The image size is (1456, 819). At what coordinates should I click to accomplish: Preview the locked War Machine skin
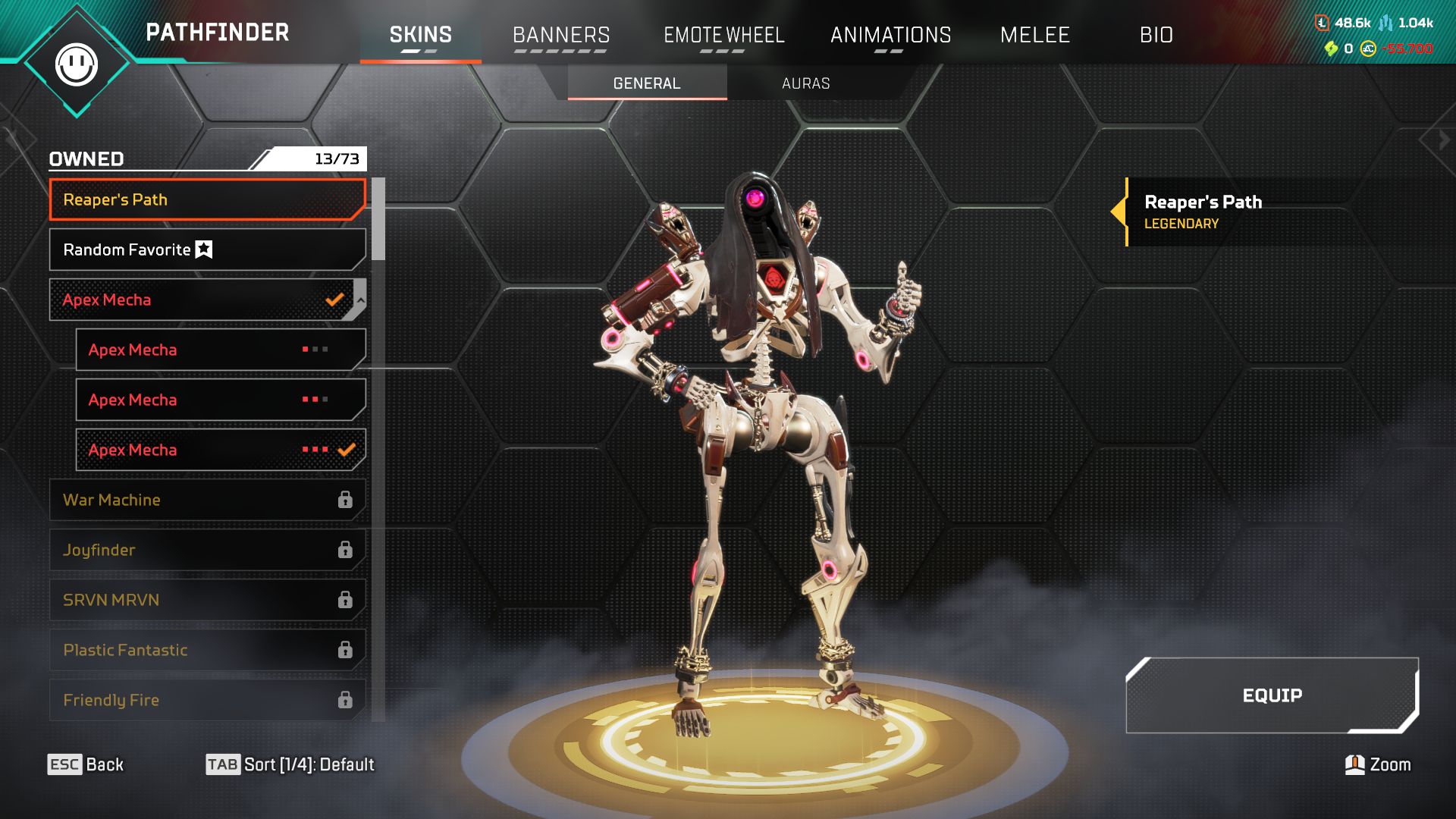(x=206, y=500)
